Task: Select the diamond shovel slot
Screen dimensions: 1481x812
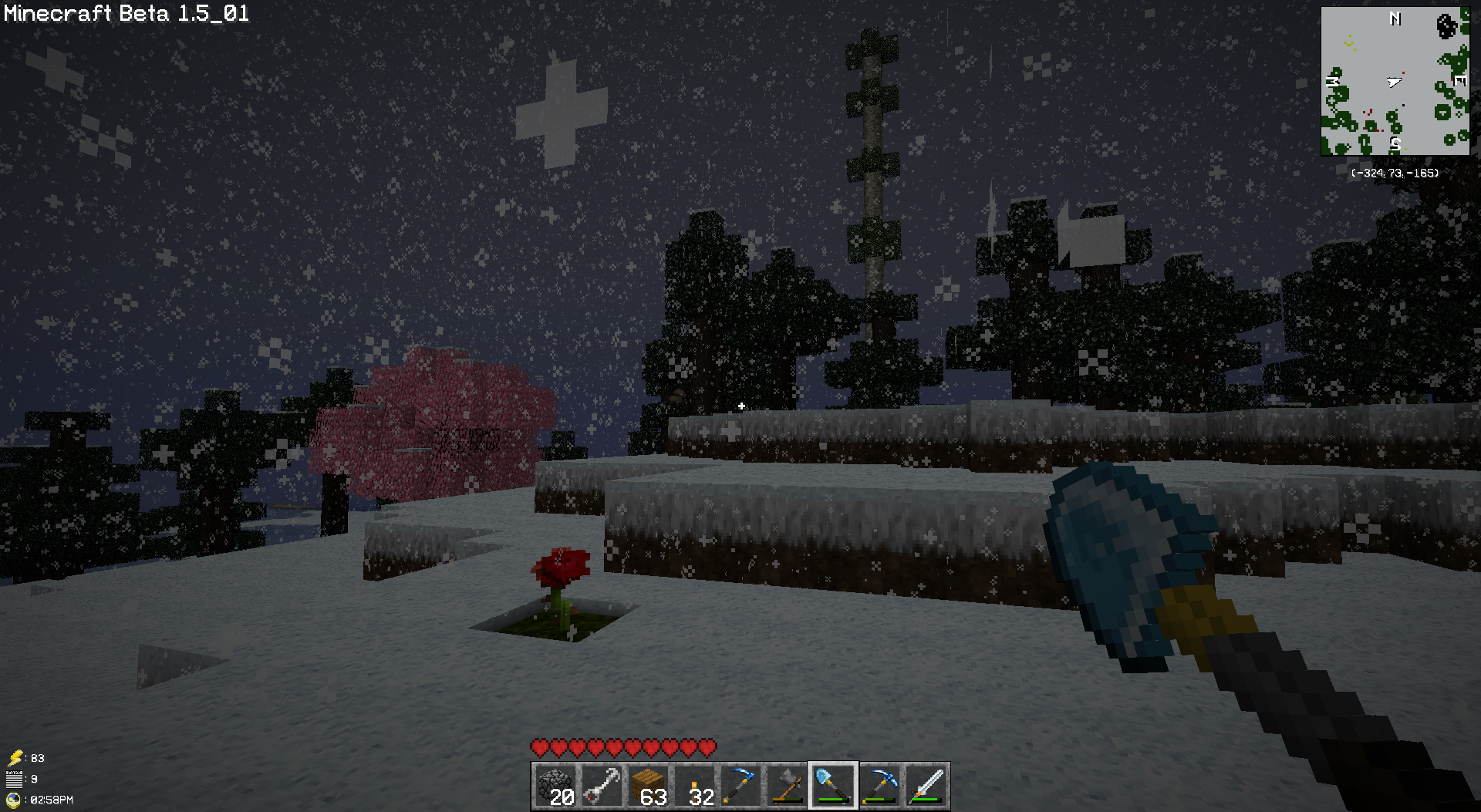Action: coord(832,786)
